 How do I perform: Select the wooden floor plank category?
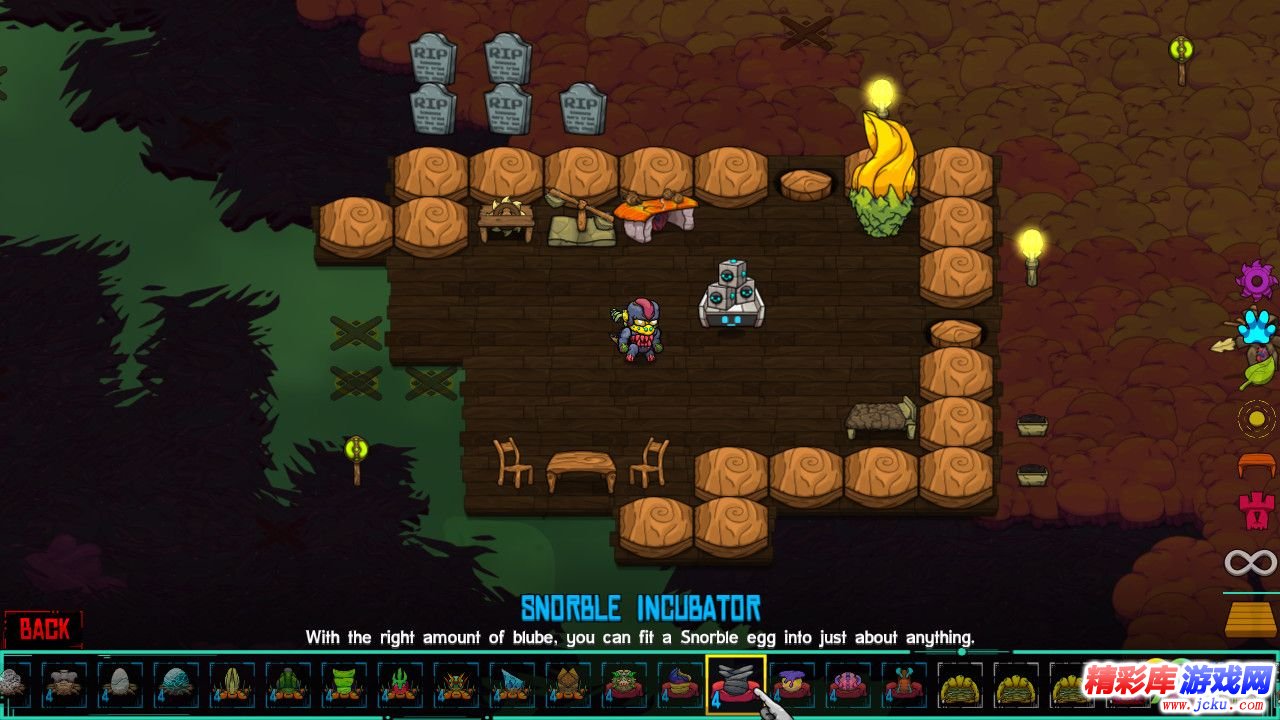coord(1251,618)
